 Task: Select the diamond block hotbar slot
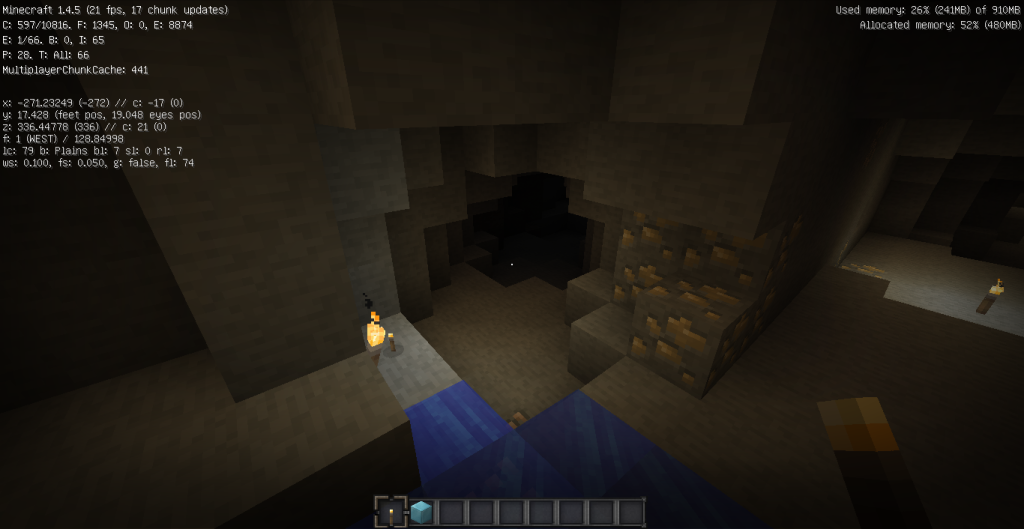[421, 513]
